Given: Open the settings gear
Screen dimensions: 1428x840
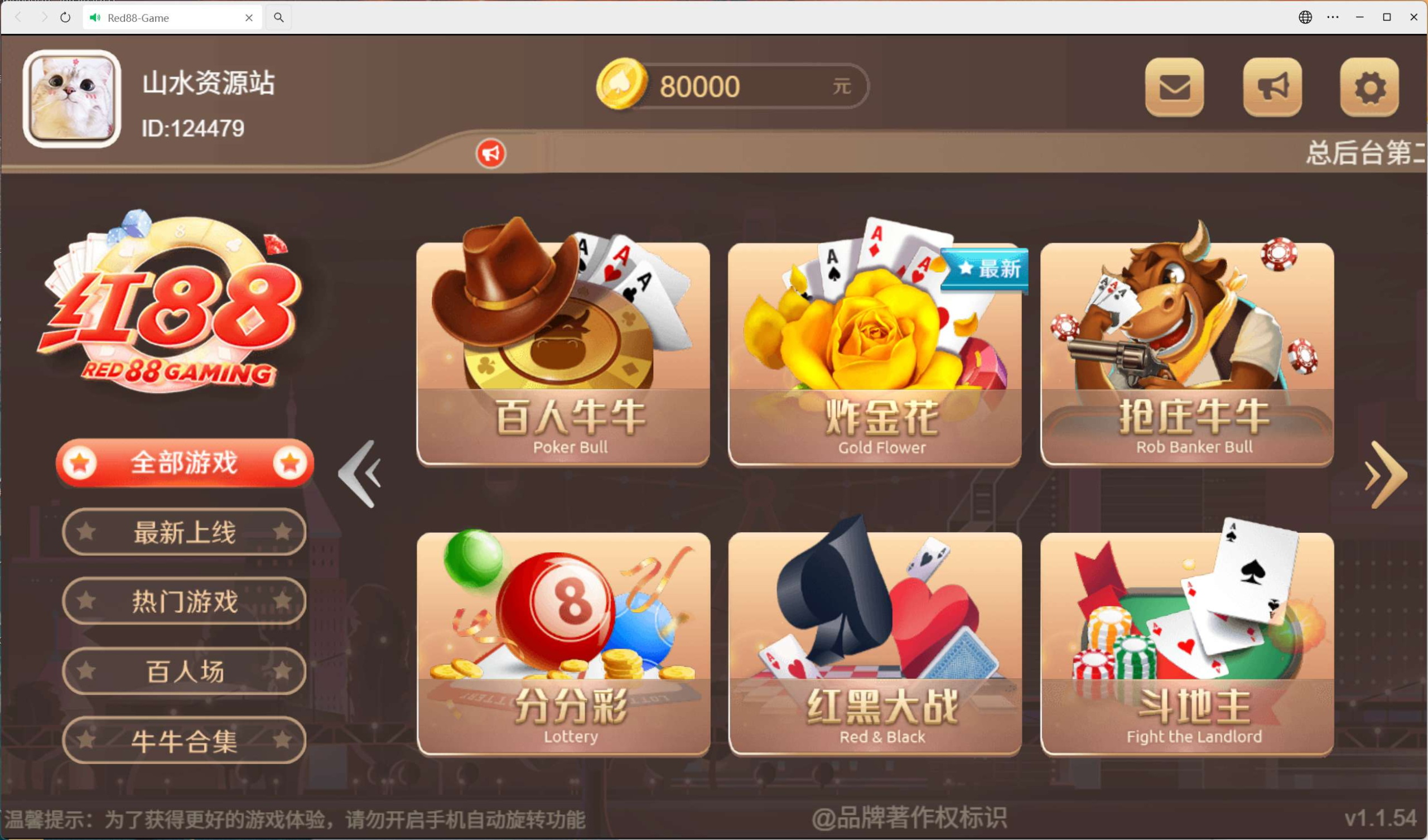Looking at the screenshot, I should point(1369,88).
